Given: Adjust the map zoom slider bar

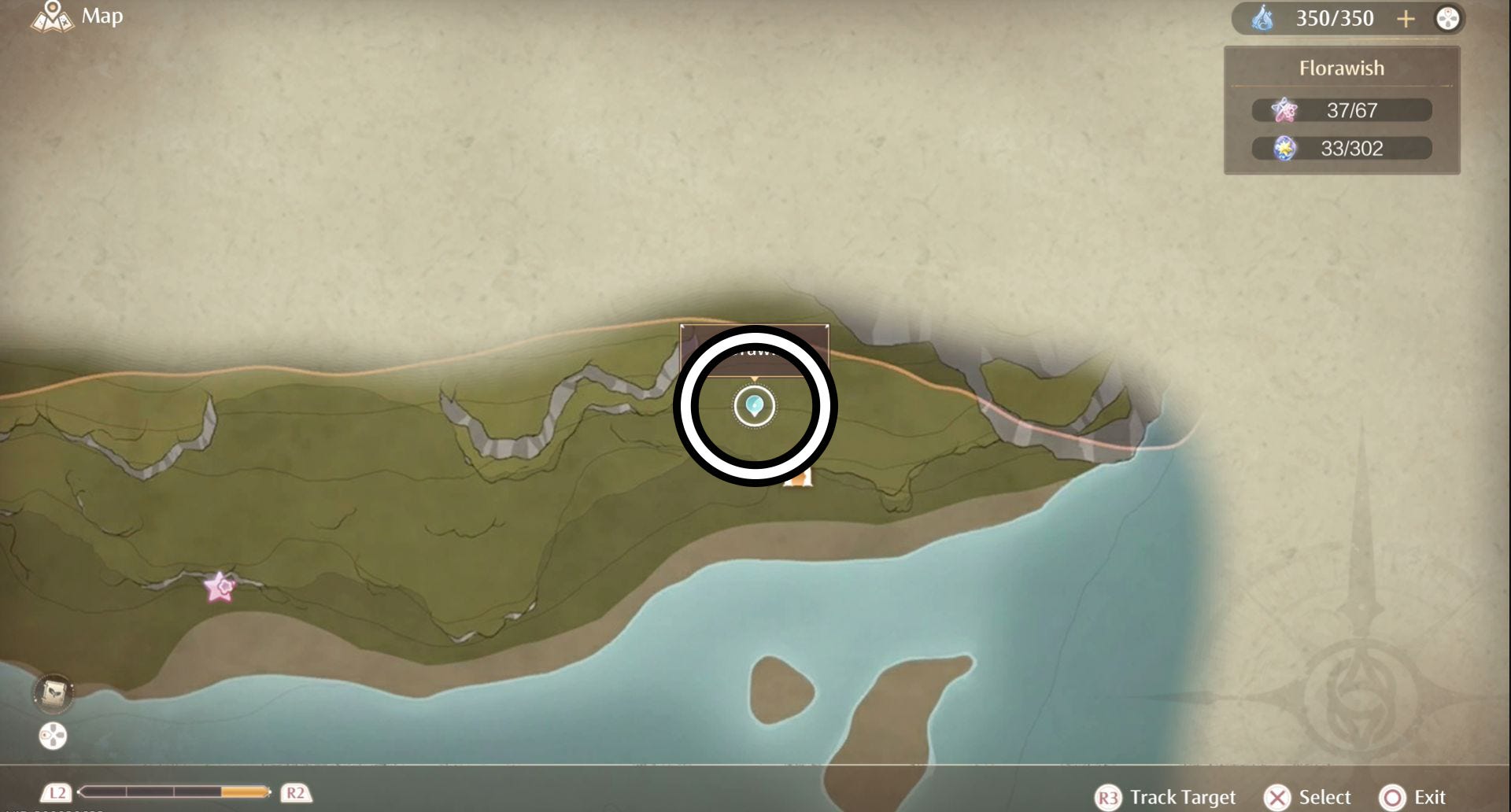Looking at the screenshot, I should [x=174, y=792].
